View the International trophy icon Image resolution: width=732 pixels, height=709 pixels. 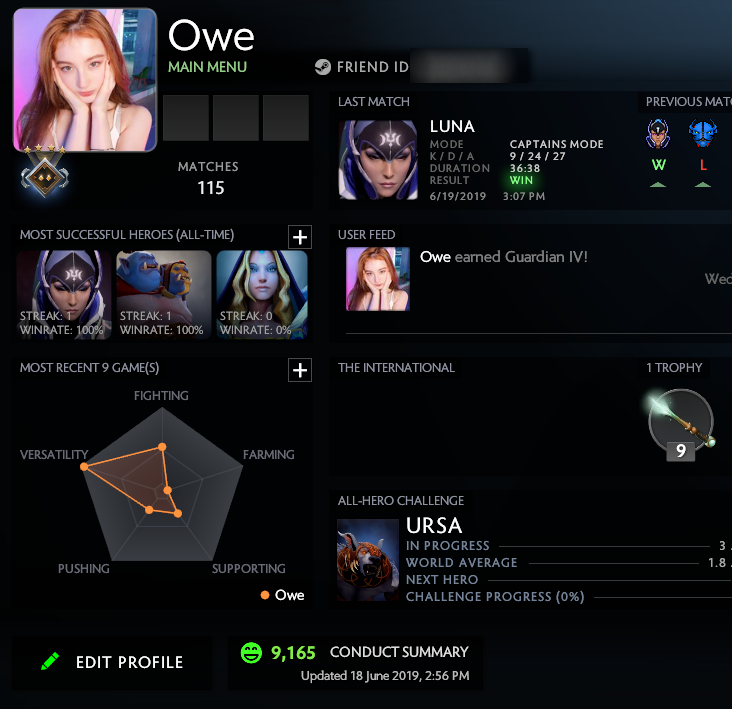pos(680,423)
